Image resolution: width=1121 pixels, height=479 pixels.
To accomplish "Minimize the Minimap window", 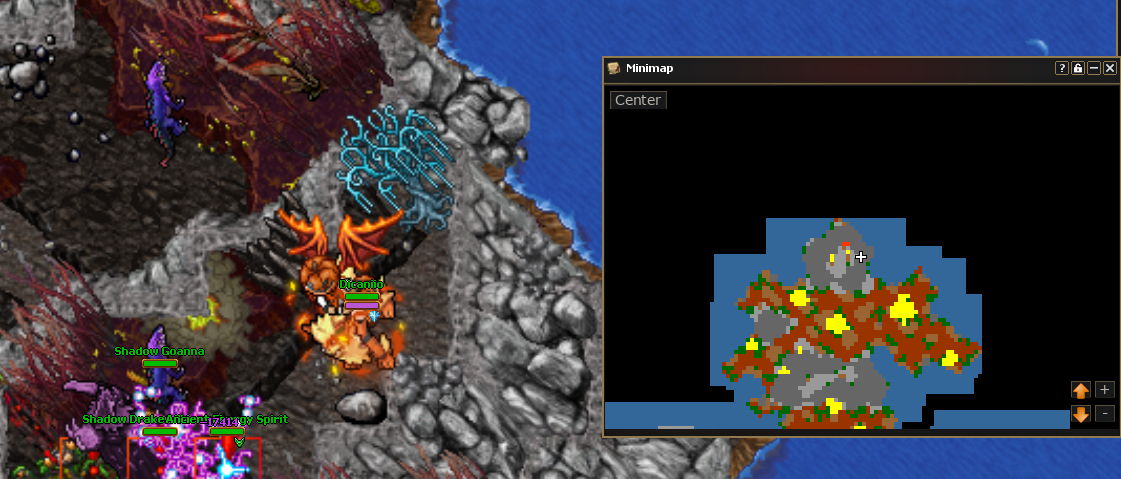I will (x=1094, y=68).
